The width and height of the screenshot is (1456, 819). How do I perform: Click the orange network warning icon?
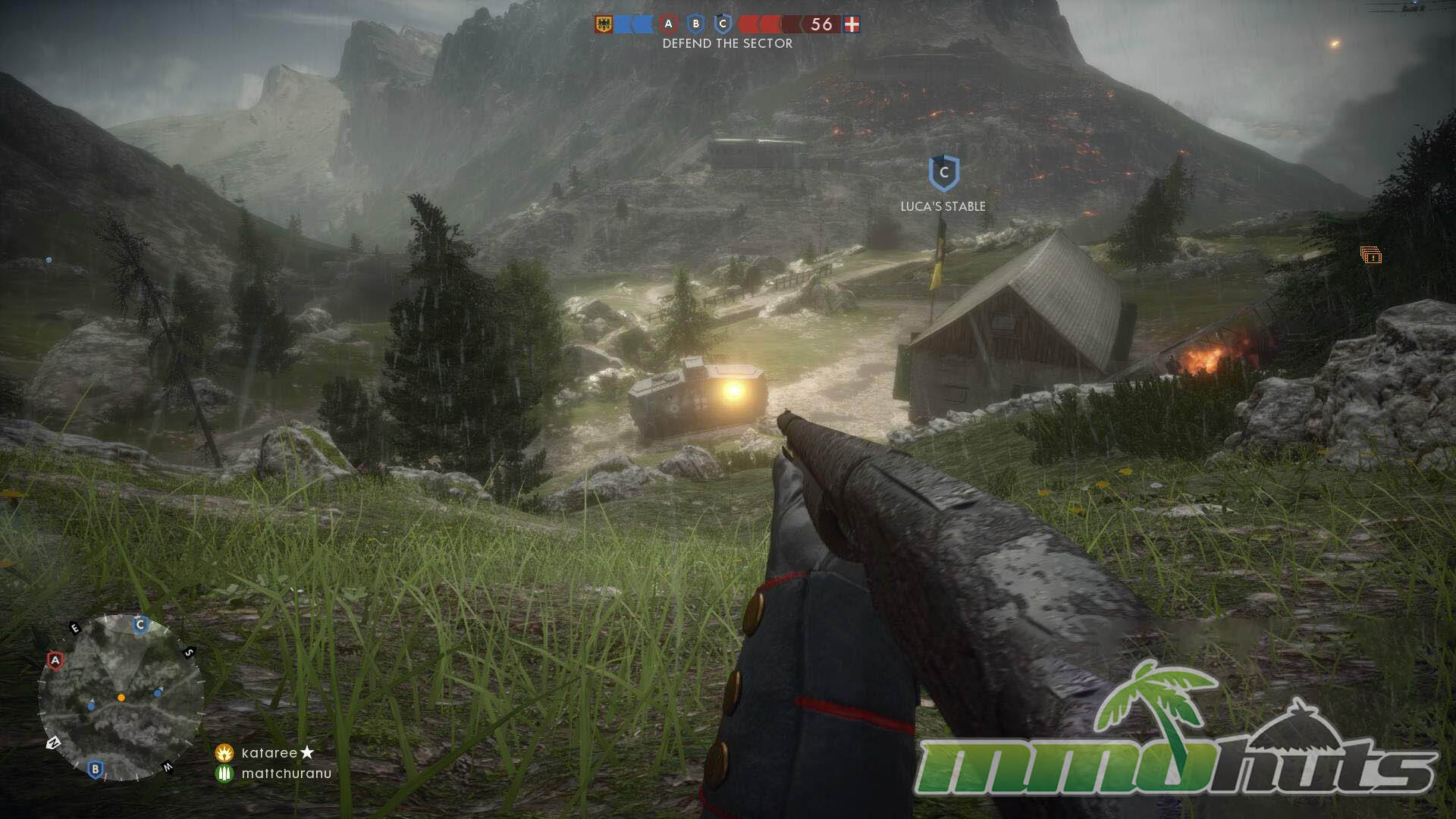pyautogui.click(x=1370, y=256)
